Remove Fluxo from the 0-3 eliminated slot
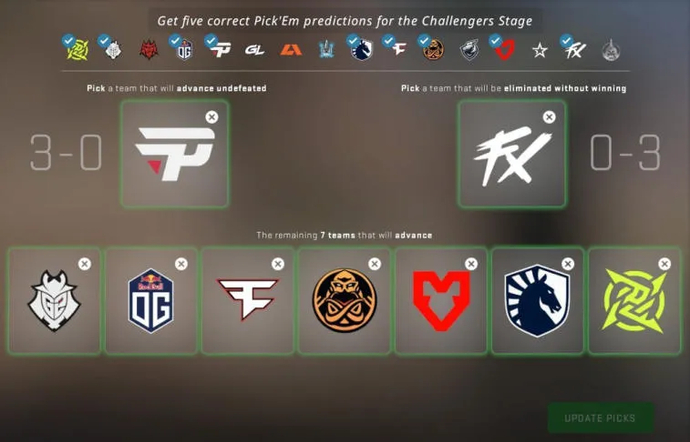Viewport: 690px width, 442px height. [549, 117]
